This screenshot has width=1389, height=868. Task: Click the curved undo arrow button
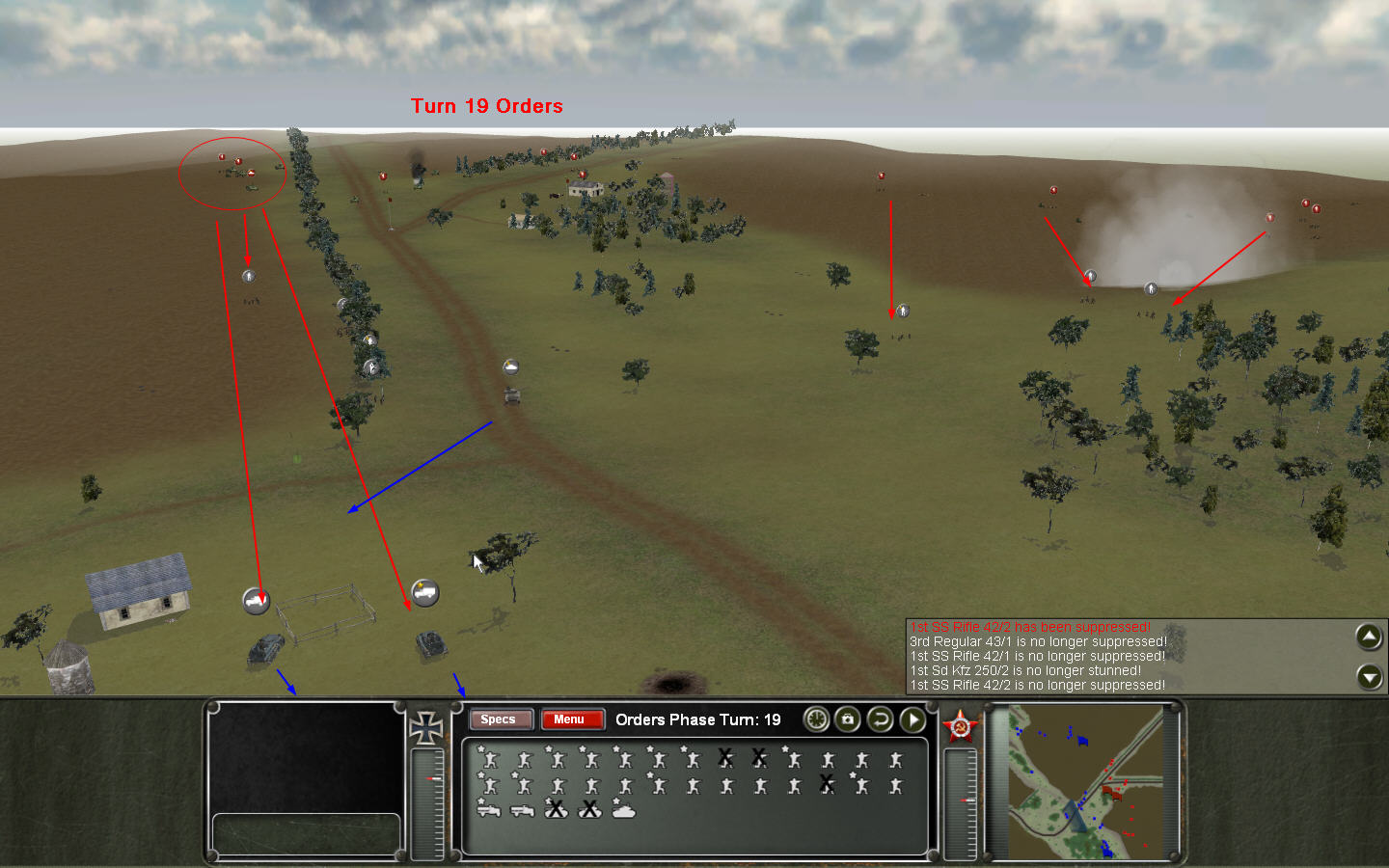[x=880, y=719]
